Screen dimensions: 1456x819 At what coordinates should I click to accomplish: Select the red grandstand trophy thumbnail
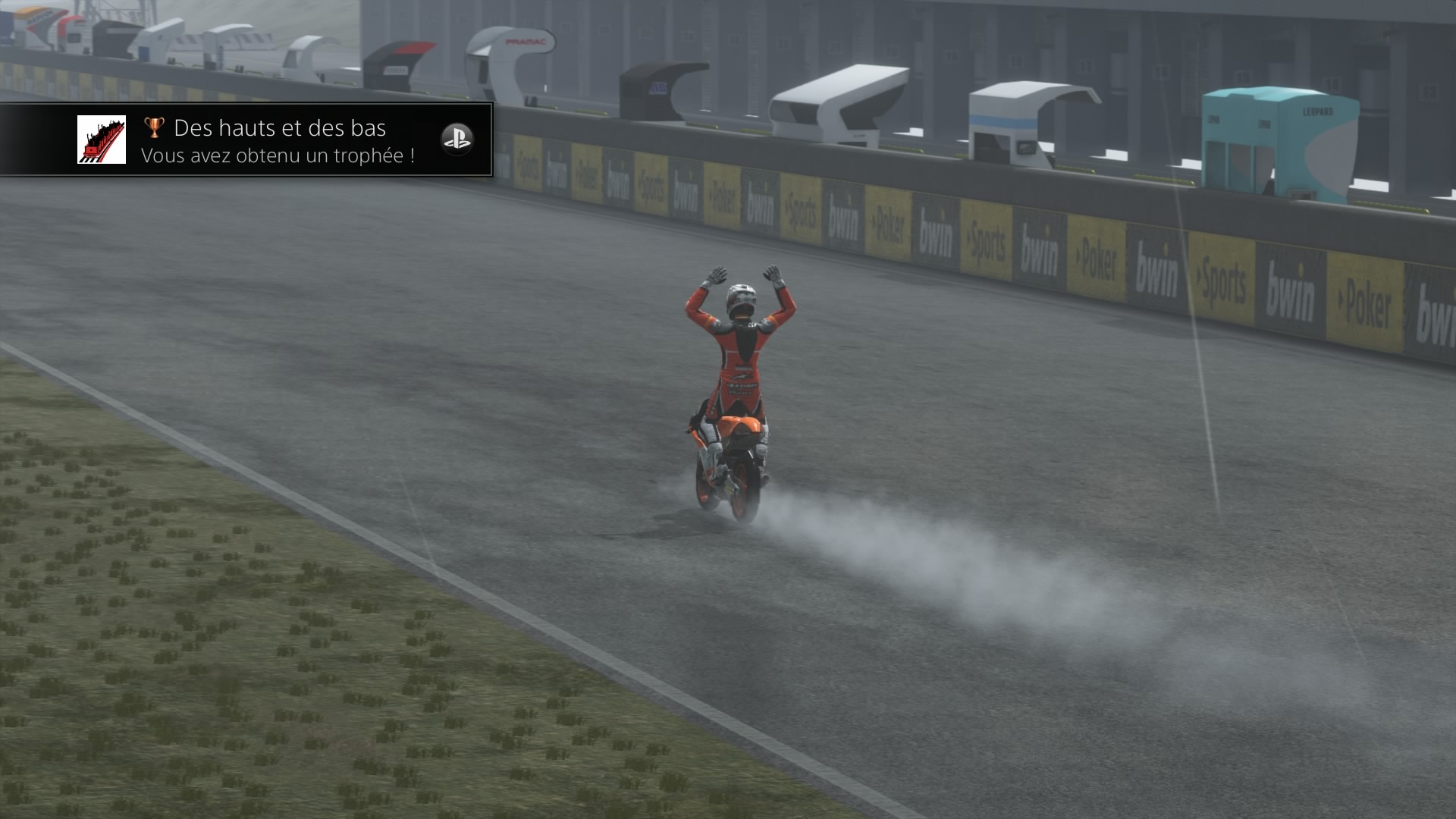point(102,140)
